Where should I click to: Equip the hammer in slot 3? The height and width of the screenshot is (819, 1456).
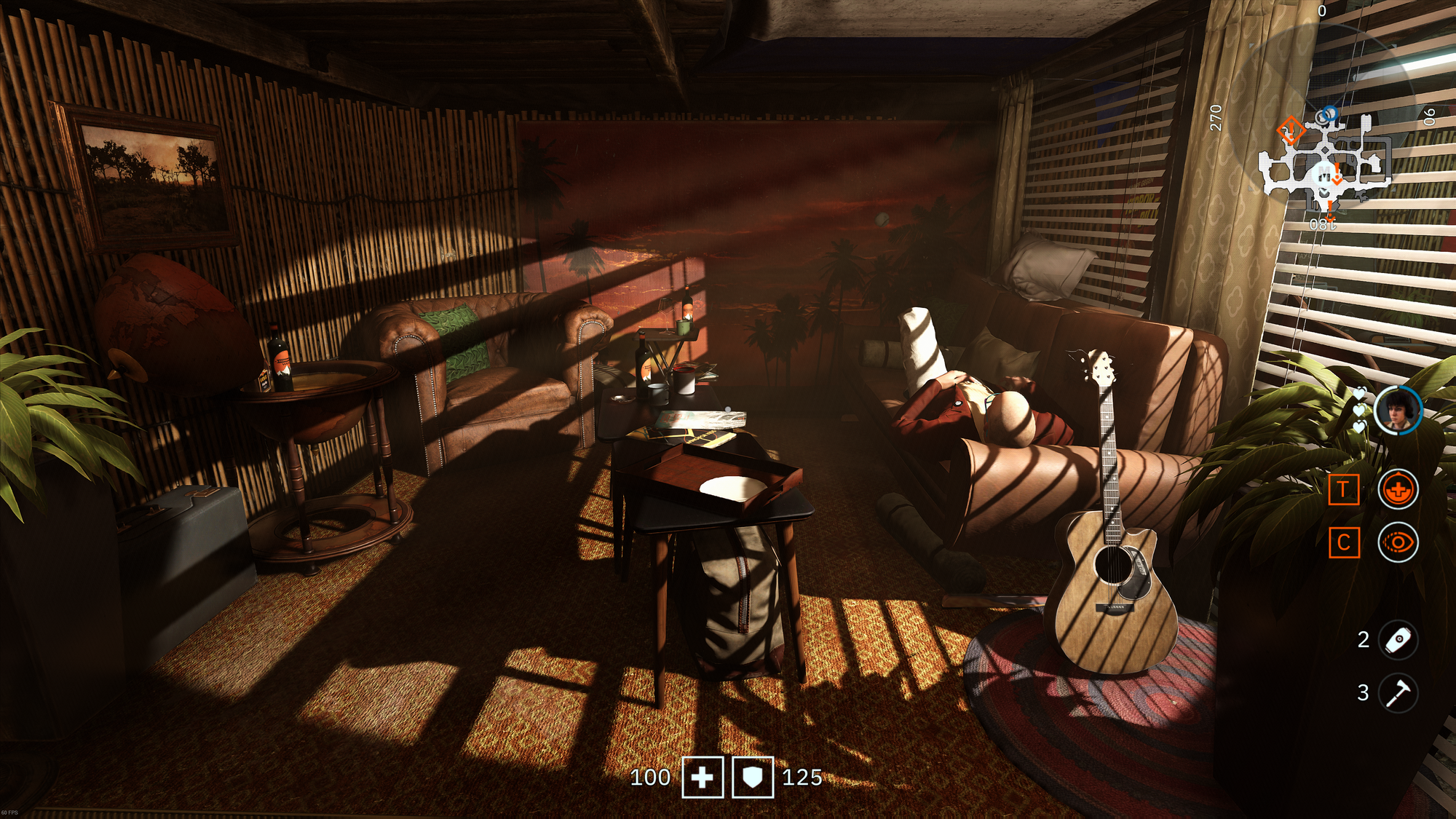(x=1398, y=692)
